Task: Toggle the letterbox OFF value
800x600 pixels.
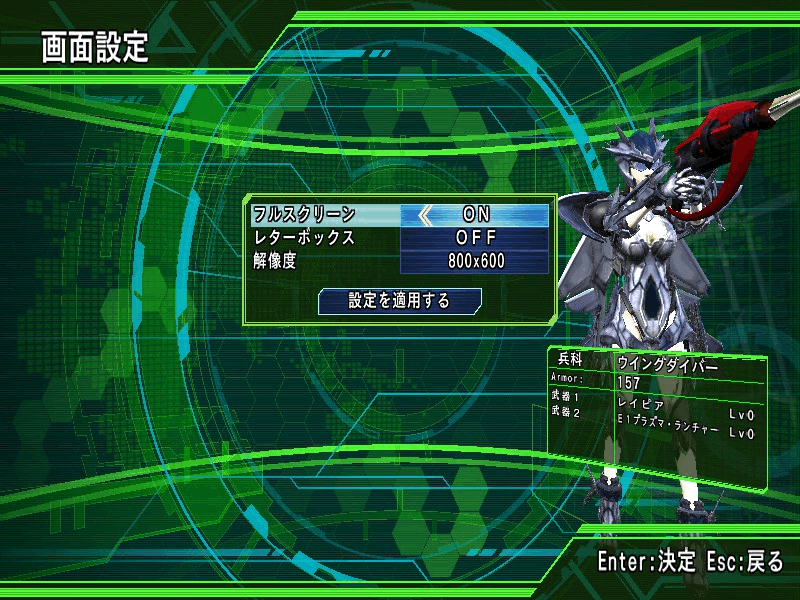Action: tap(477, 238)
